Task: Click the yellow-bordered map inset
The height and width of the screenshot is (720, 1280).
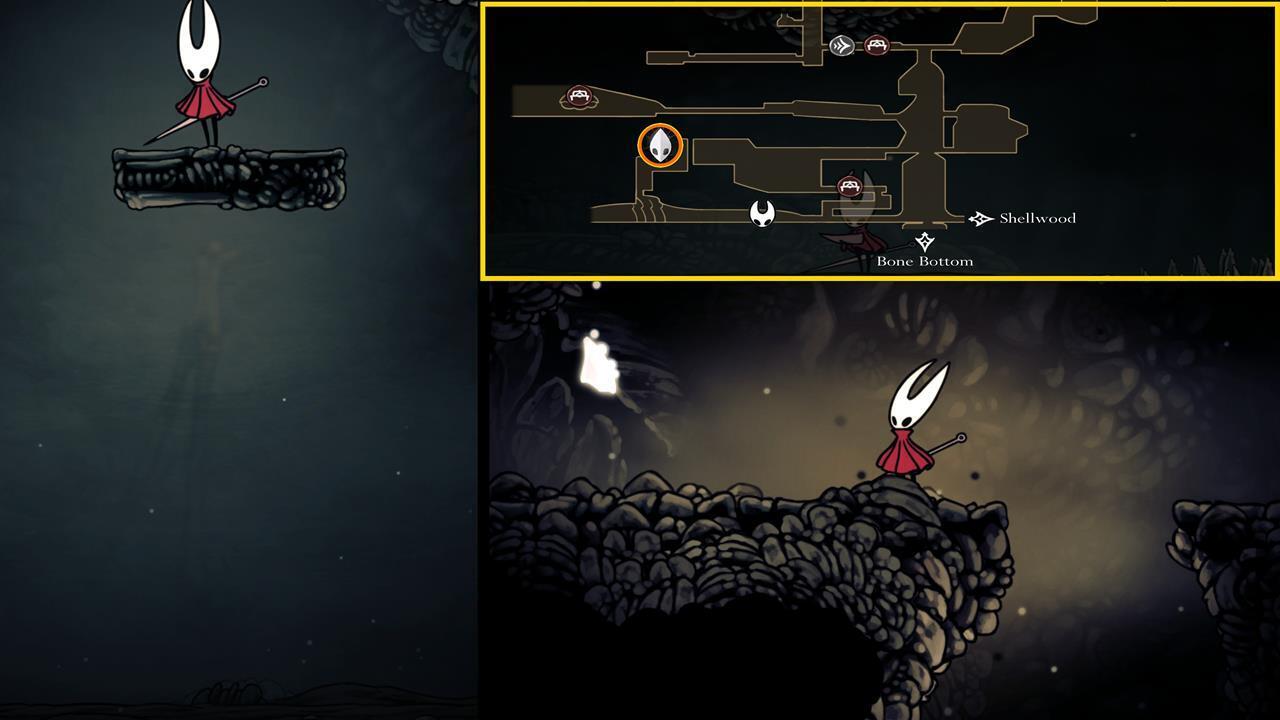Action: pos(880,140)
